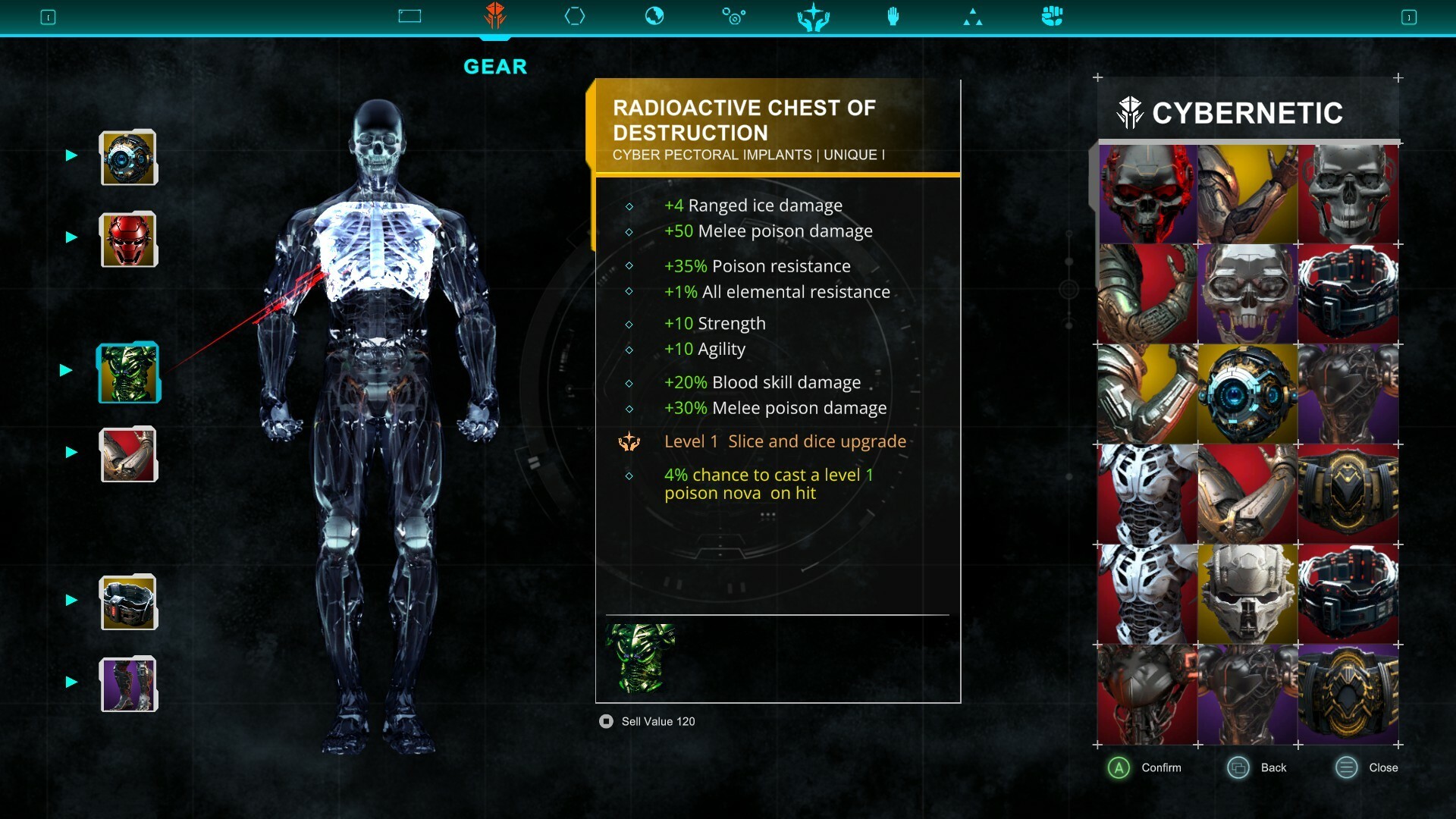Click the CYBERNETIC panel header emblem
Screen dimensions: 1456x819
point(1131,112)
